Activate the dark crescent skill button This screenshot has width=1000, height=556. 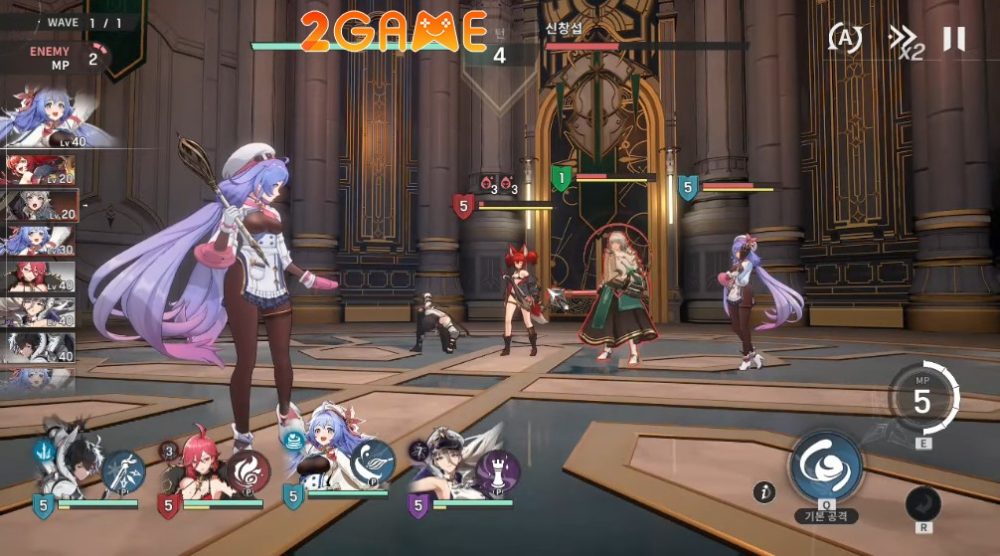coord(923,503)
